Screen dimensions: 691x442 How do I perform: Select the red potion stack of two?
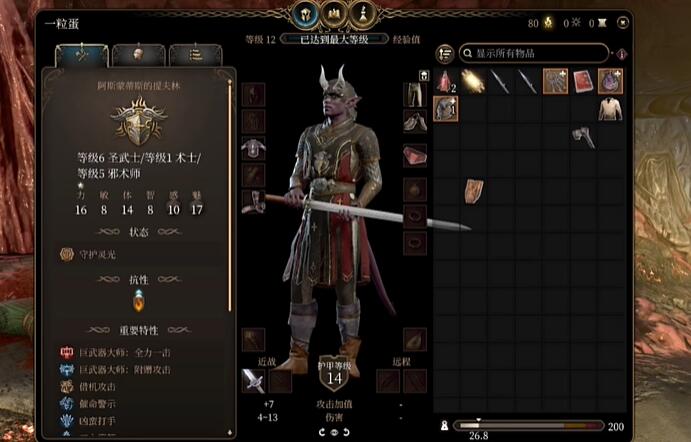tap(446, 80)
